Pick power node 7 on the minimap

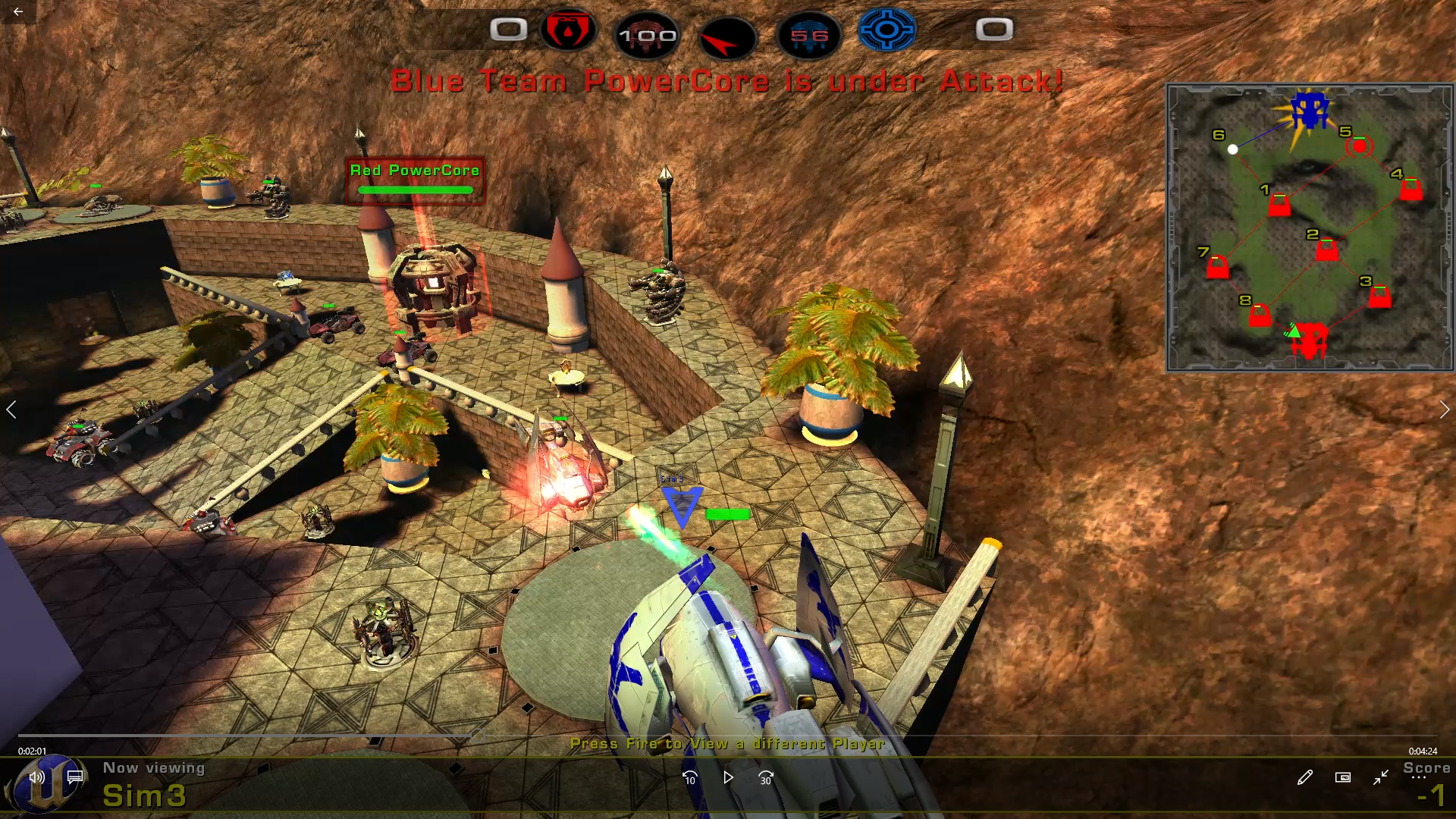click(1217, 268)
